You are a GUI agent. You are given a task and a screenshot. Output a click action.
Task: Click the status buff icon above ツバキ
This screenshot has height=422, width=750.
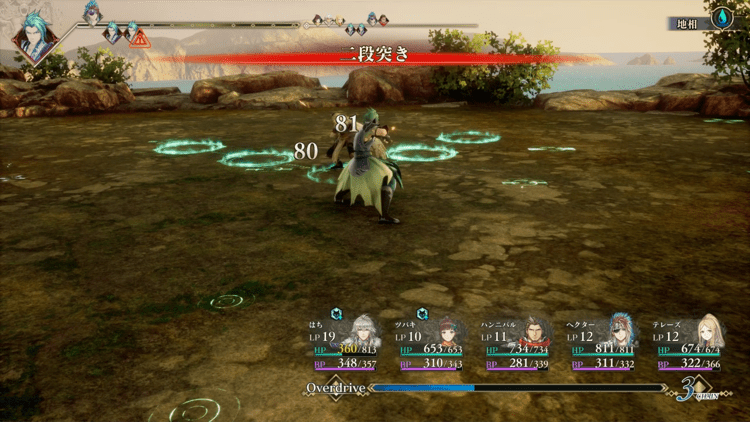click(x=423, y=312)
